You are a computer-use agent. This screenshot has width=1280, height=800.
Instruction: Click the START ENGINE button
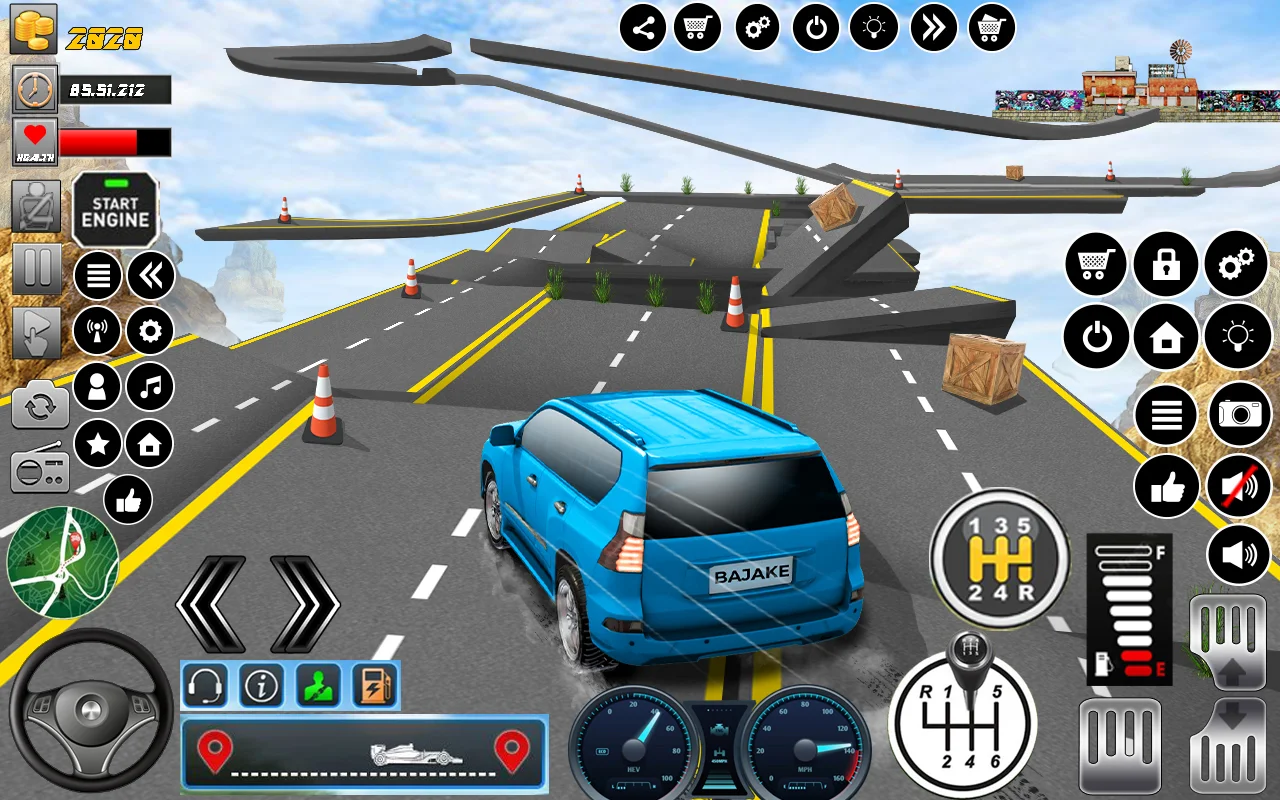click(115, 211)
